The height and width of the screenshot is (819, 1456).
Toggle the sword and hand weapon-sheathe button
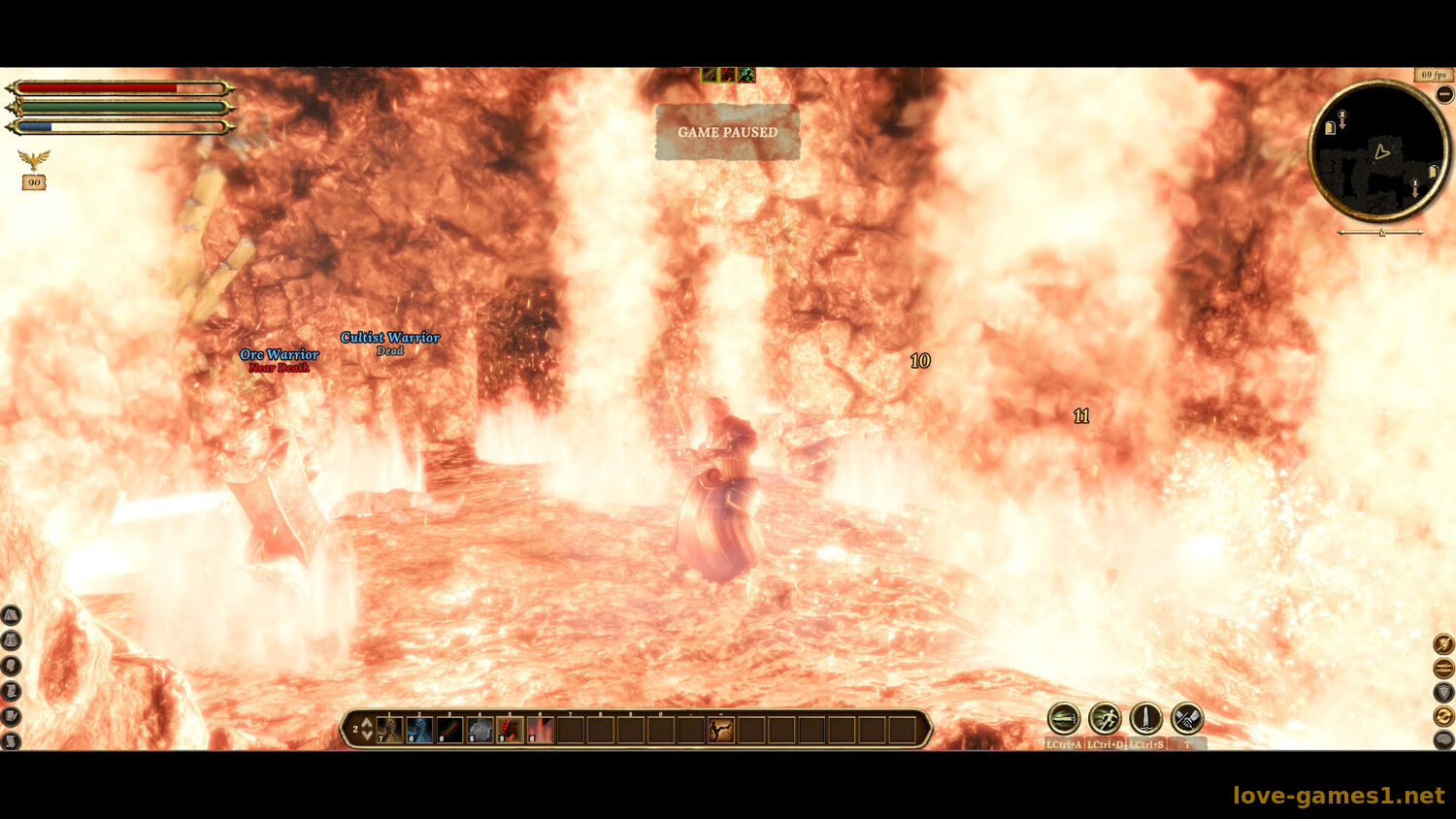pyautogui.click(x=1186, y=719)
